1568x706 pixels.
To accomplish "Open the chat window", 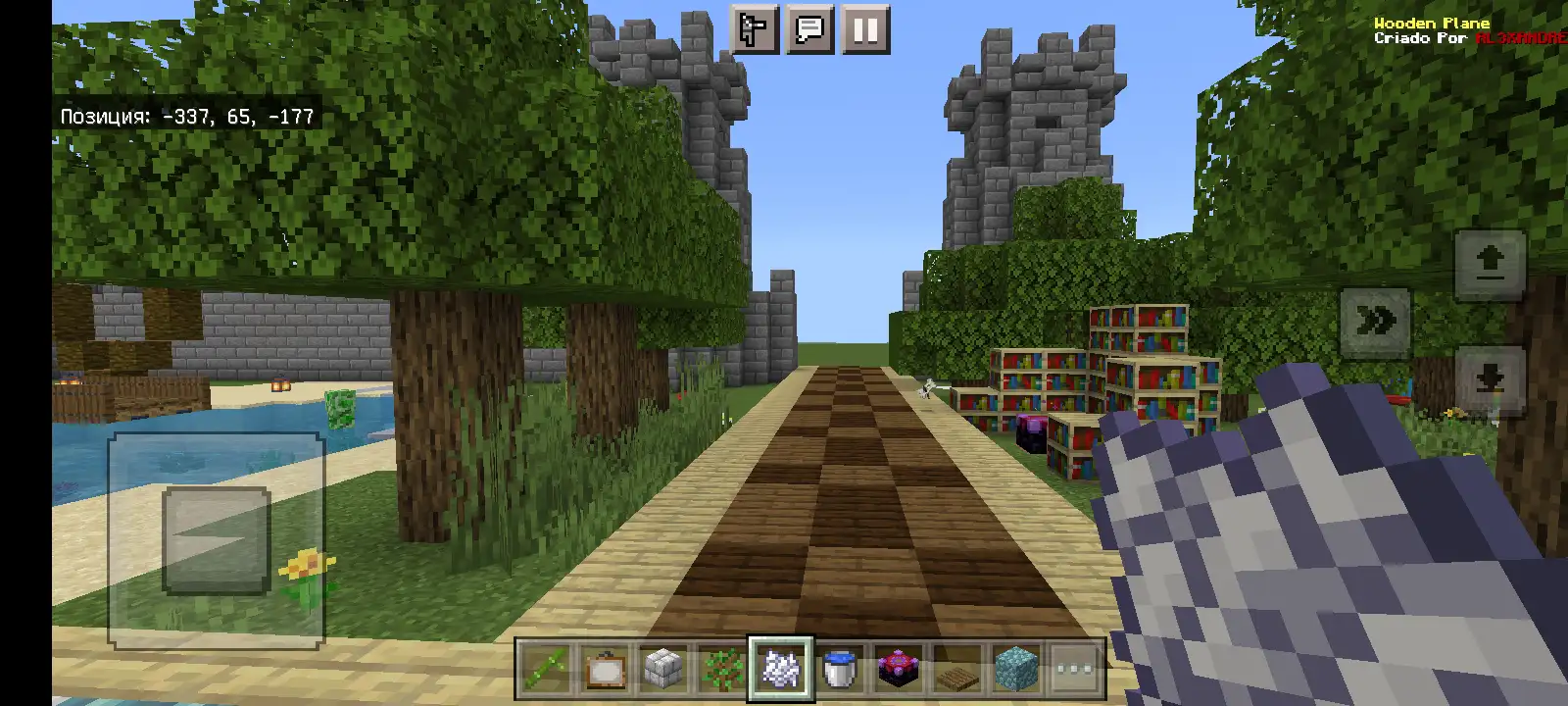I will [809, 29].
